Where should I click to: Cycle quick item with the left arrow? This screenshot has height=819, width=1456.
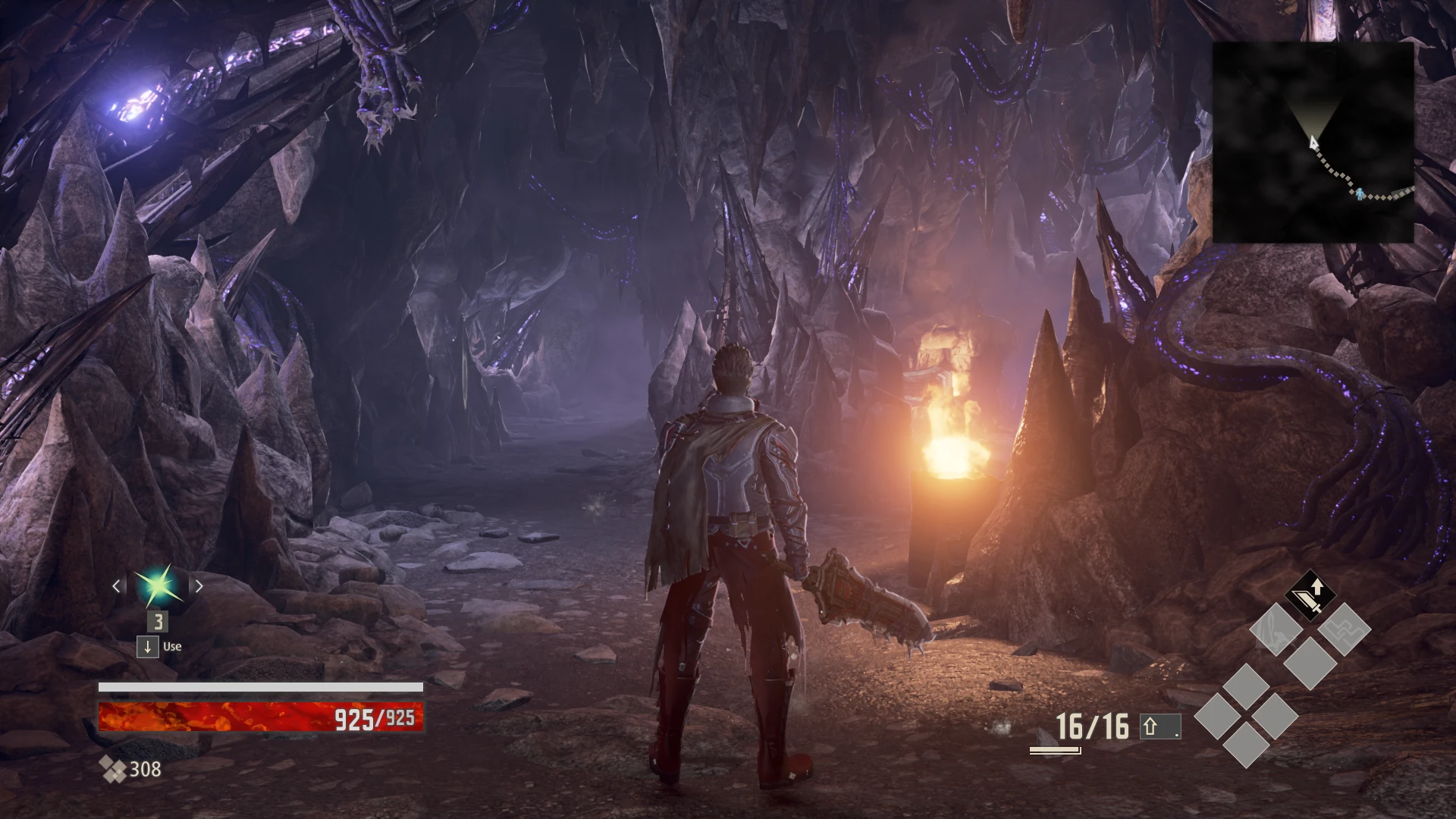(117, 586)
